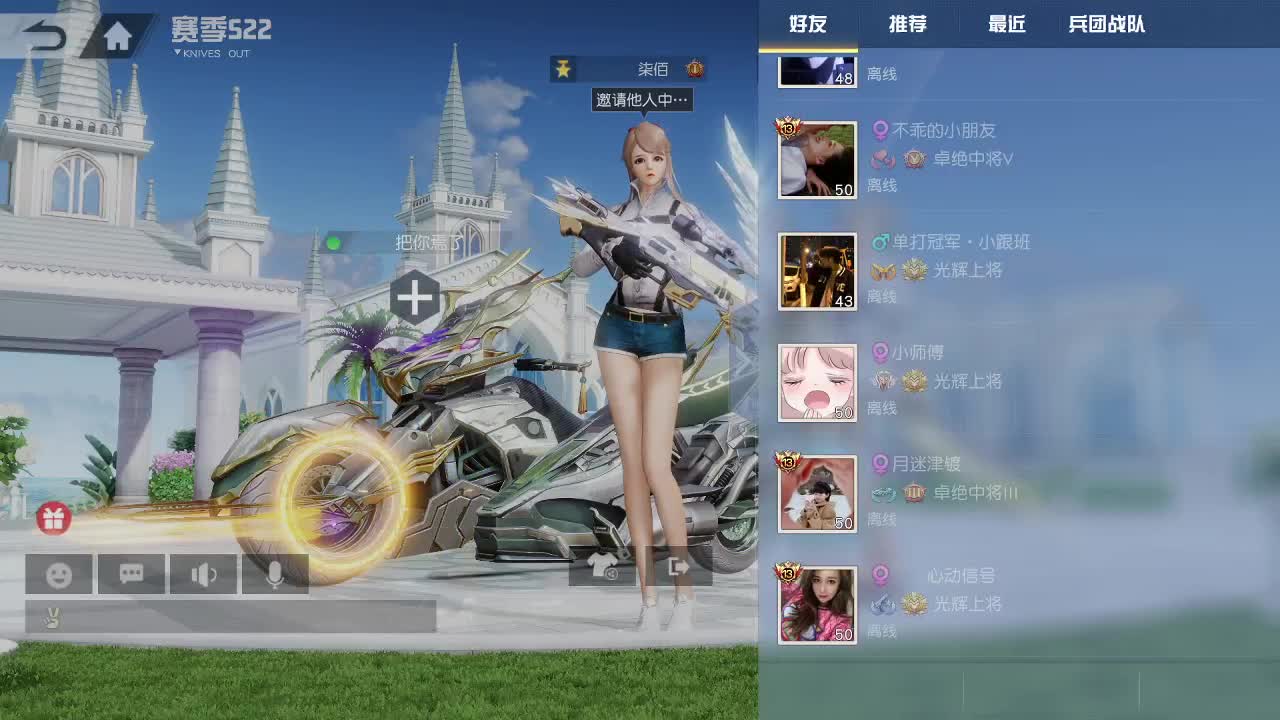Open the chat message icon in bottom bar

(x=131, y=573)
